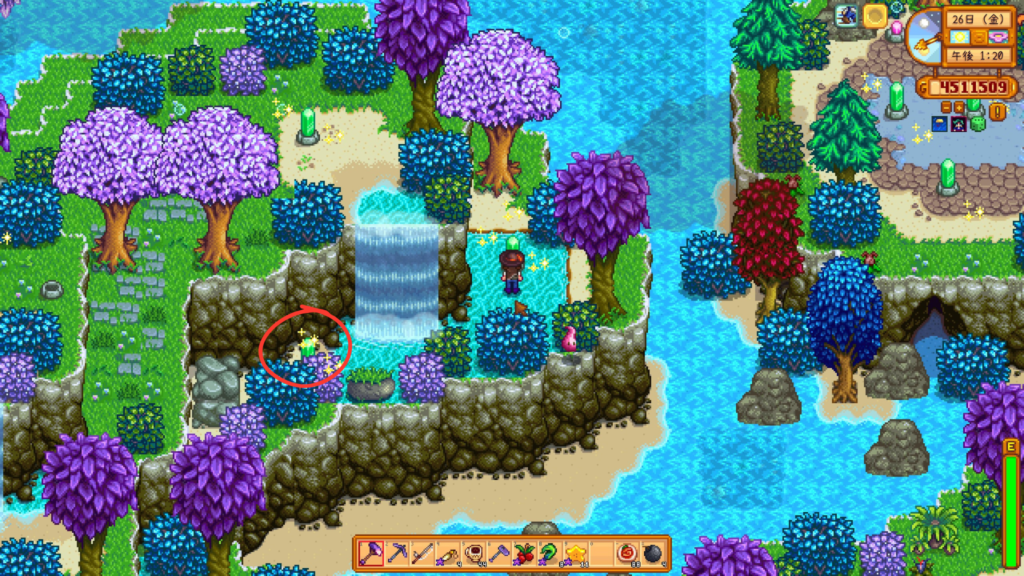The image size is (1024, 576).
Task: Select the pickaxe hotbar slot
Action: [x=396, y=552]
